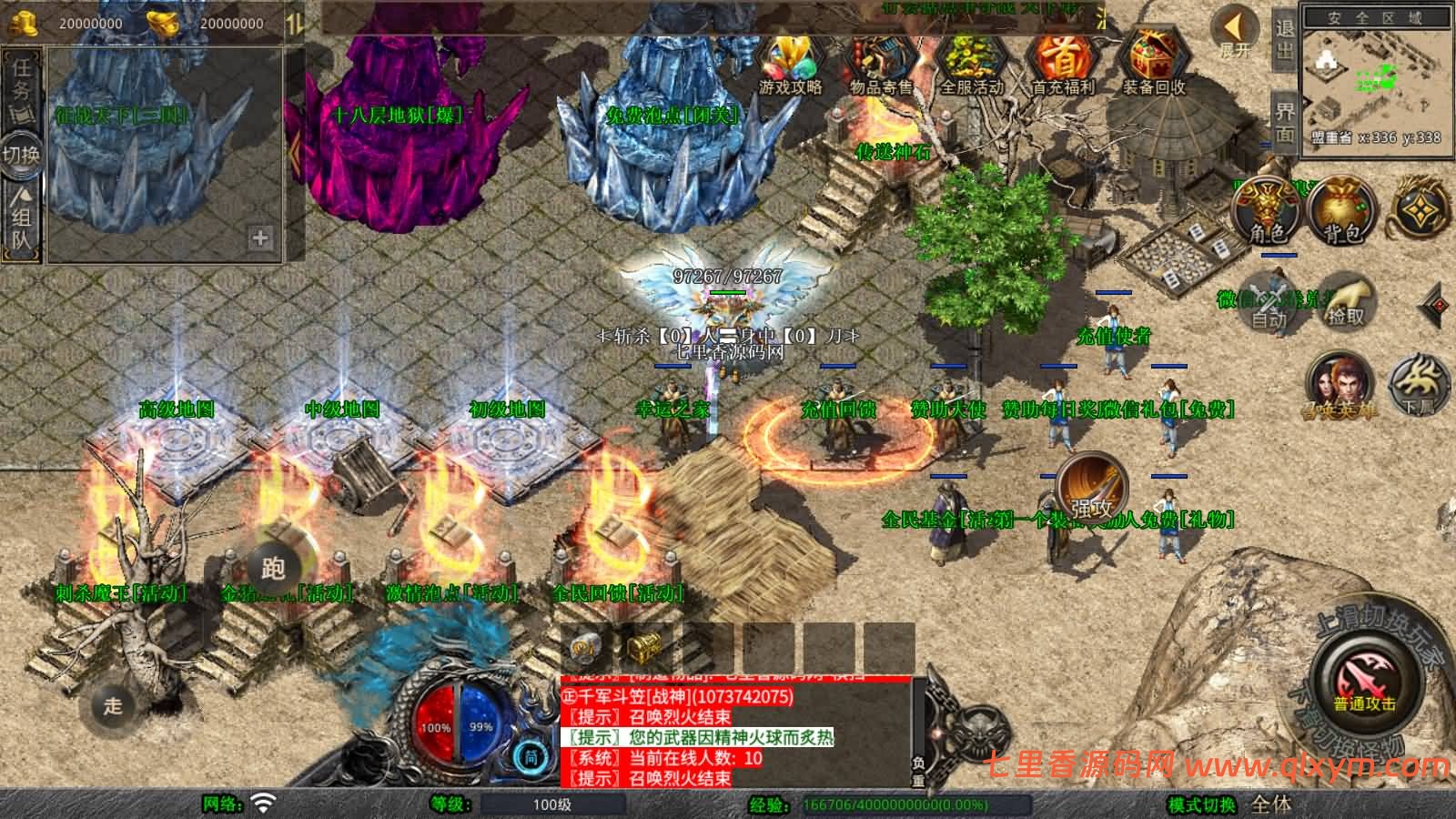Click the chest item in the loot bar
This screenshot has width=1456, height=819.
coord(642,648)
